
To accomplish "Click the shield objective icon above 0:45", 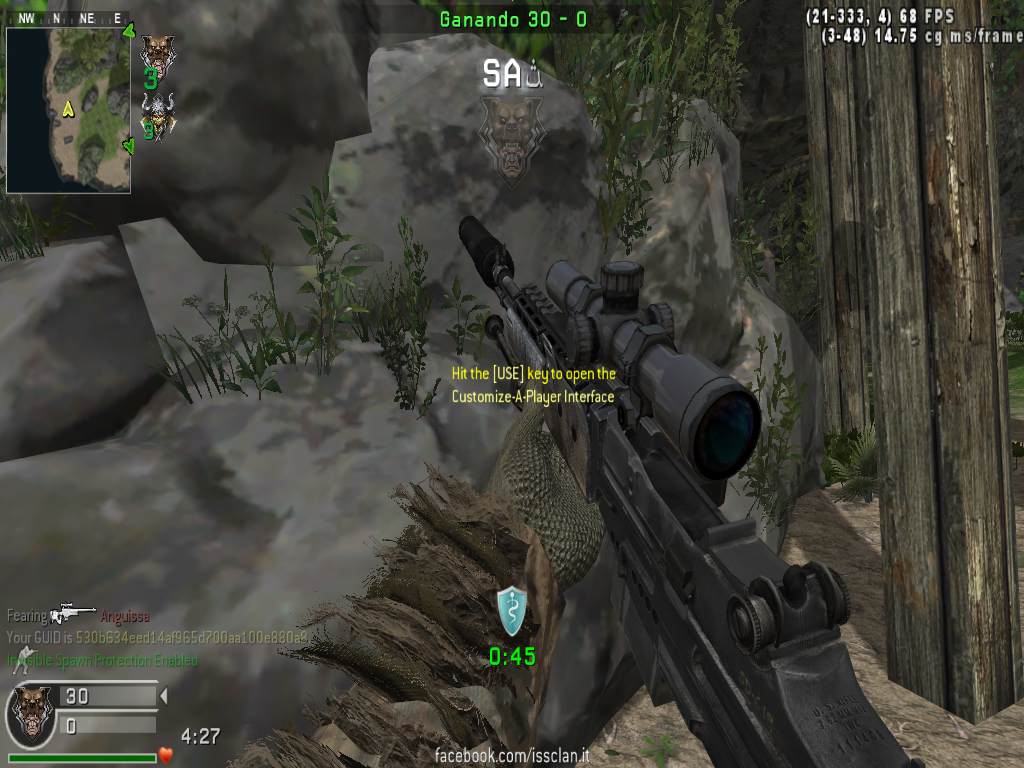I will (511, 611).
